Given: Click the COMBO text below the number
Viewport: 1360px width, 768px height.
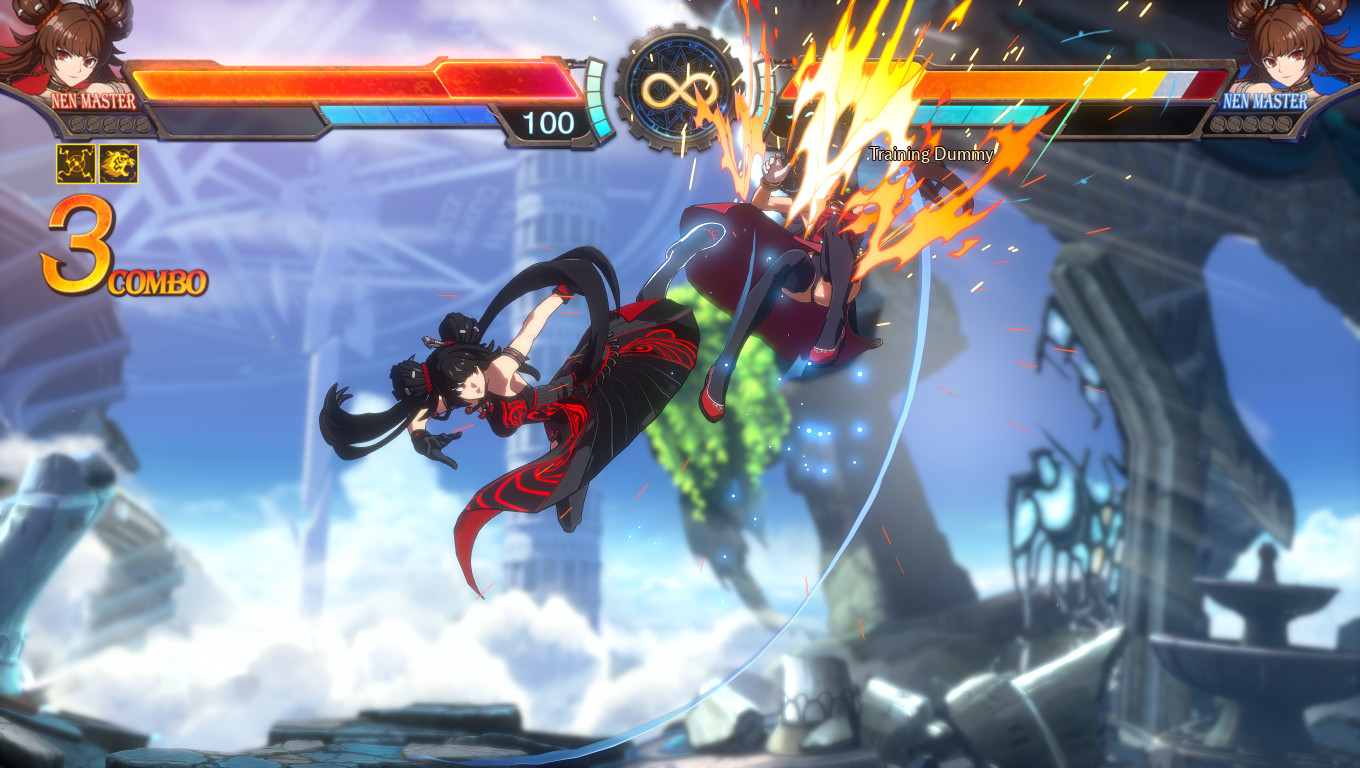Looking at the screenshot, I should 155,281.
